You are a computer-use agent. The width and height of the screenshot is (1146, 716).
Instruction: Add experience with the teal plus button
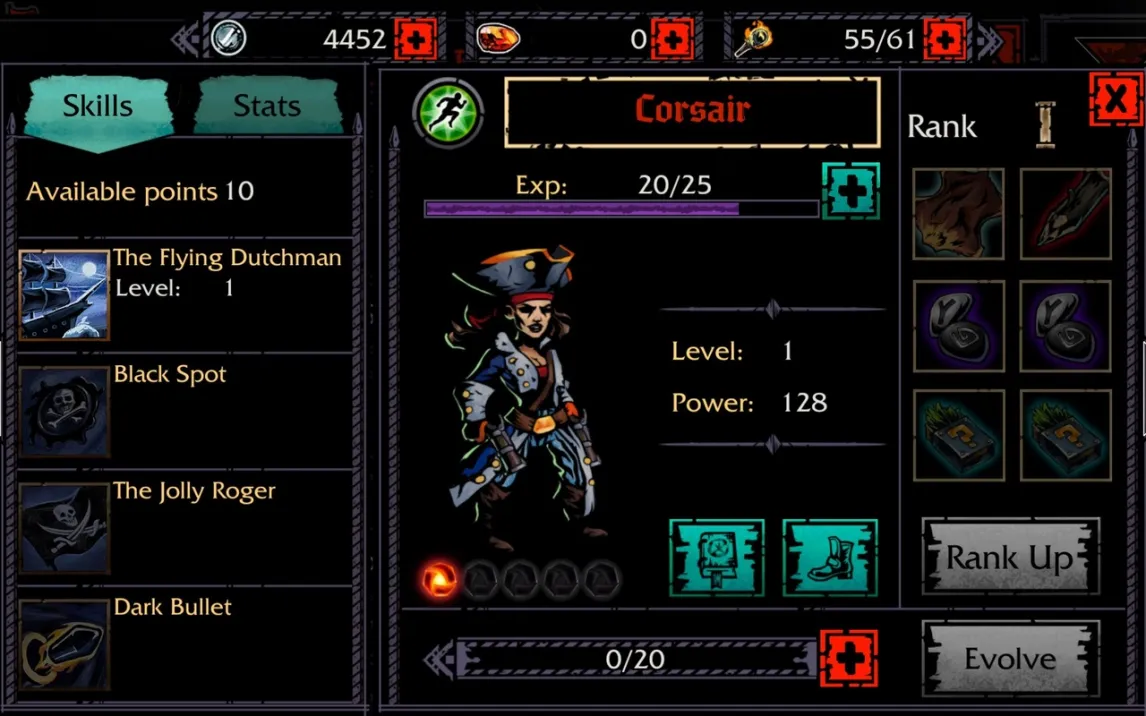coord(851,191)
